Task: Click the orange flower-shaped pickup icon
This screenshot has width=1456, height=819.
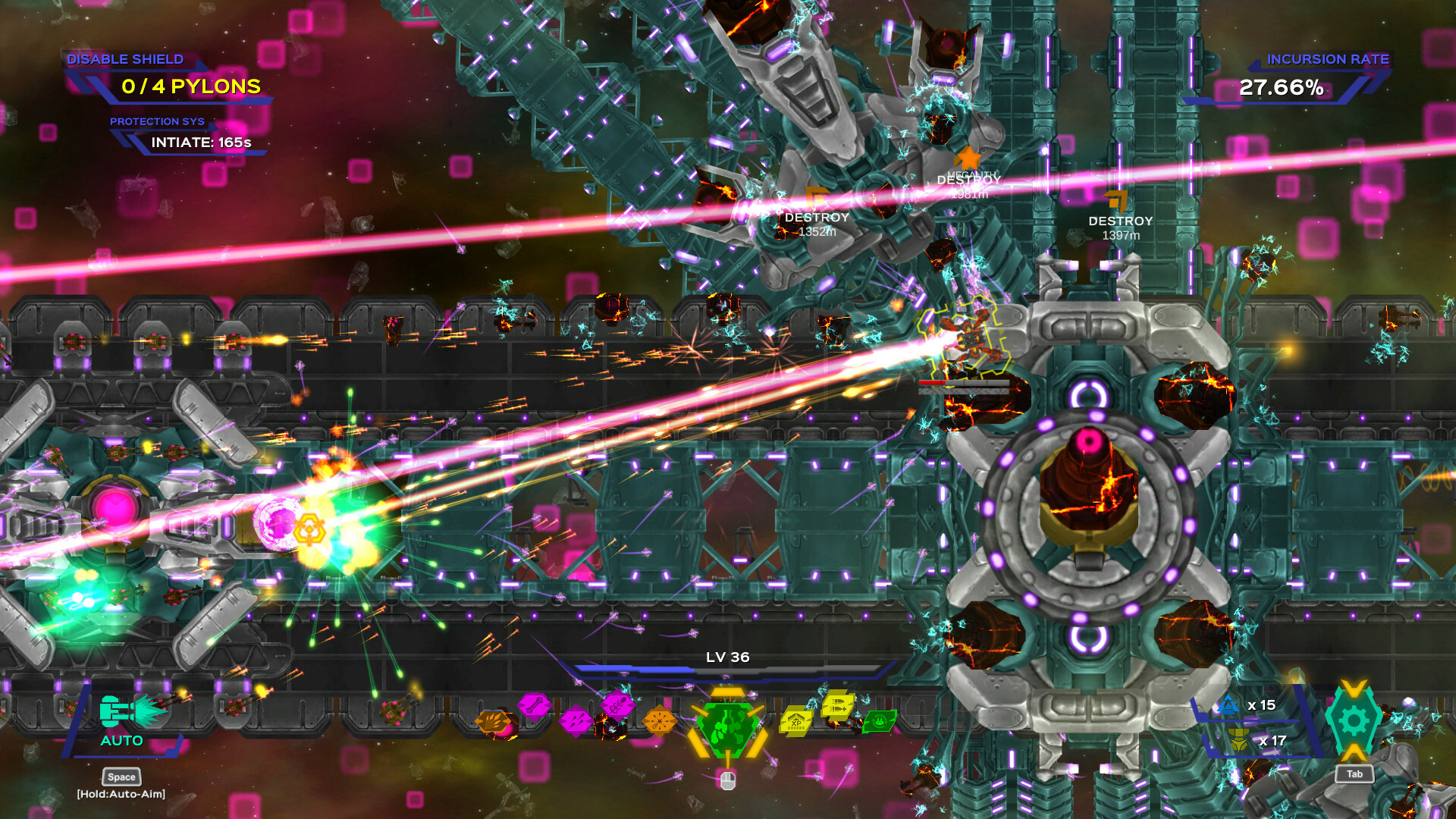Action: (659, 720)
